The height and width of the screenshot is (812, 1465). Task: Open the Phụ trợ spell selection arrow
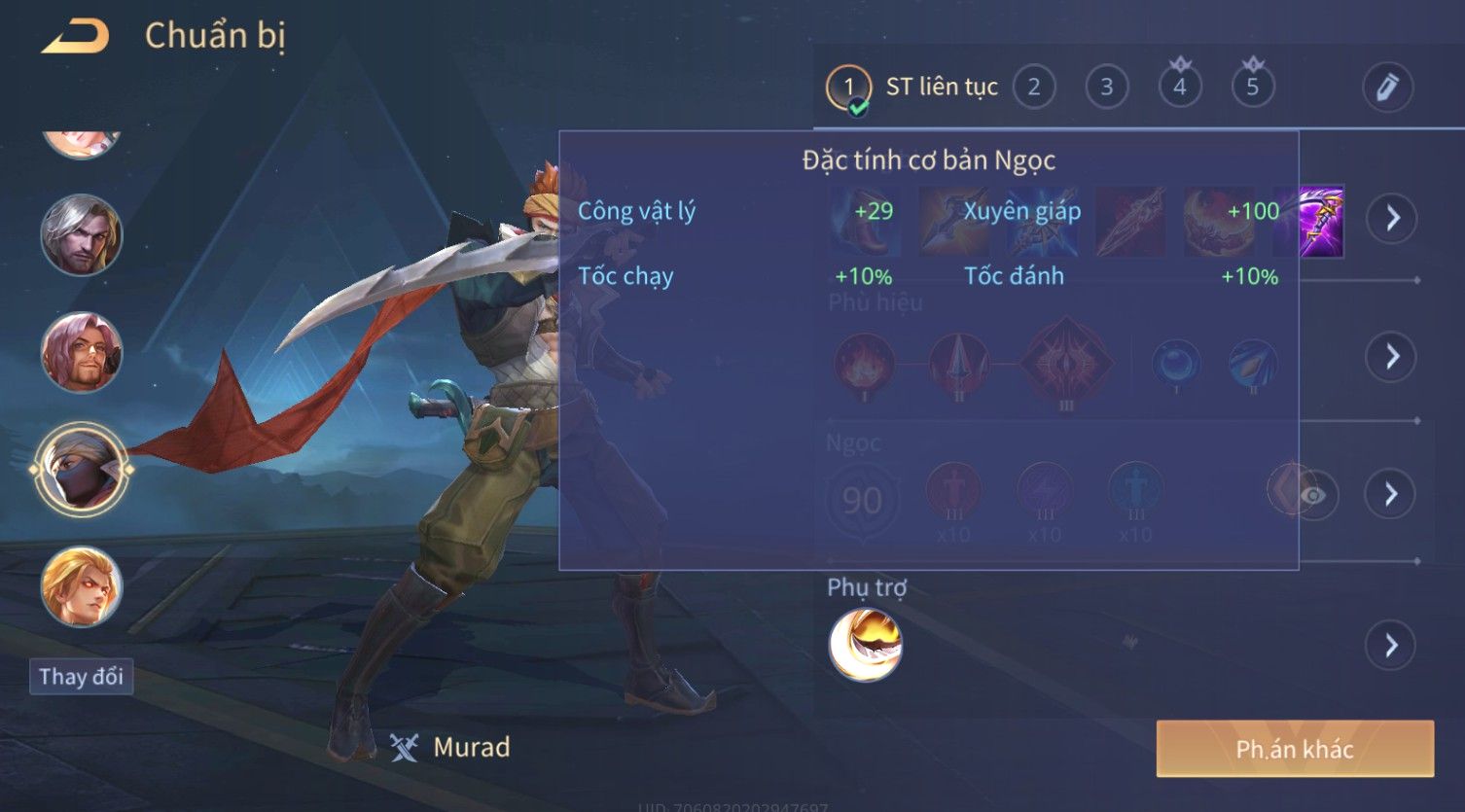[1392, 645]
